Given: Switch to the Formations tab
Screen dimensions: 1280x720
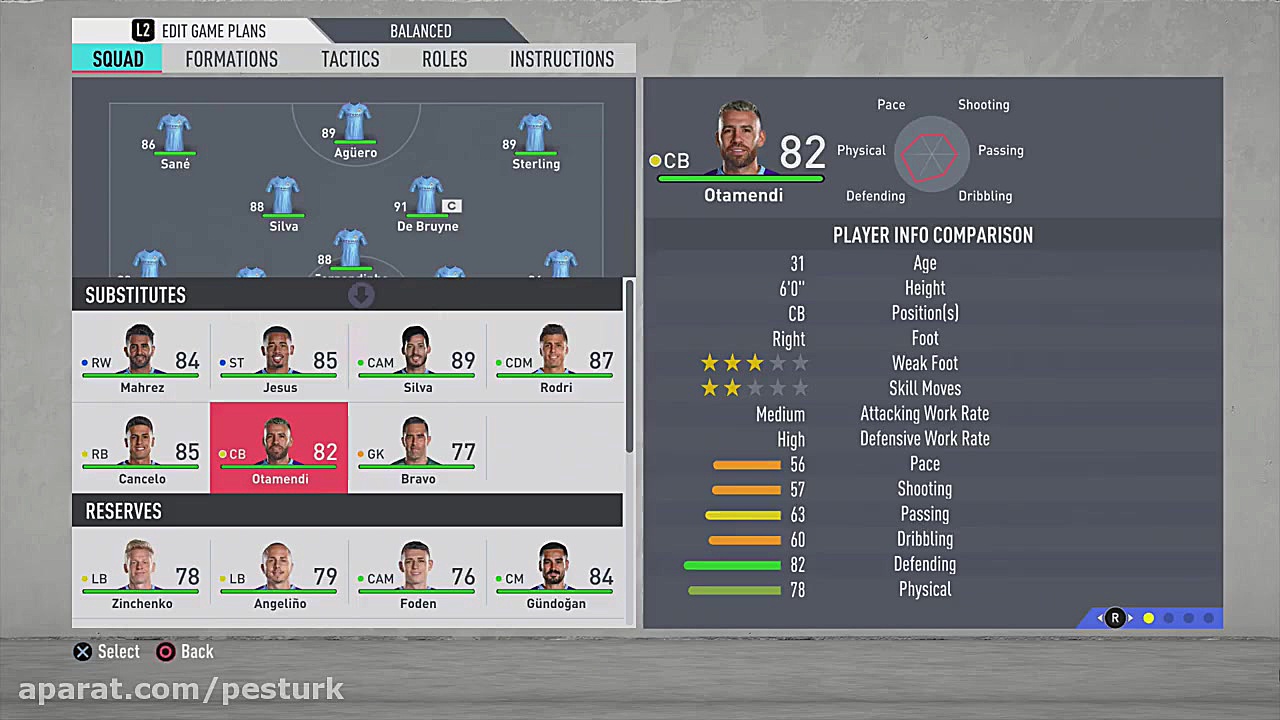Looking at the screenshot, I should coord(231,59).
